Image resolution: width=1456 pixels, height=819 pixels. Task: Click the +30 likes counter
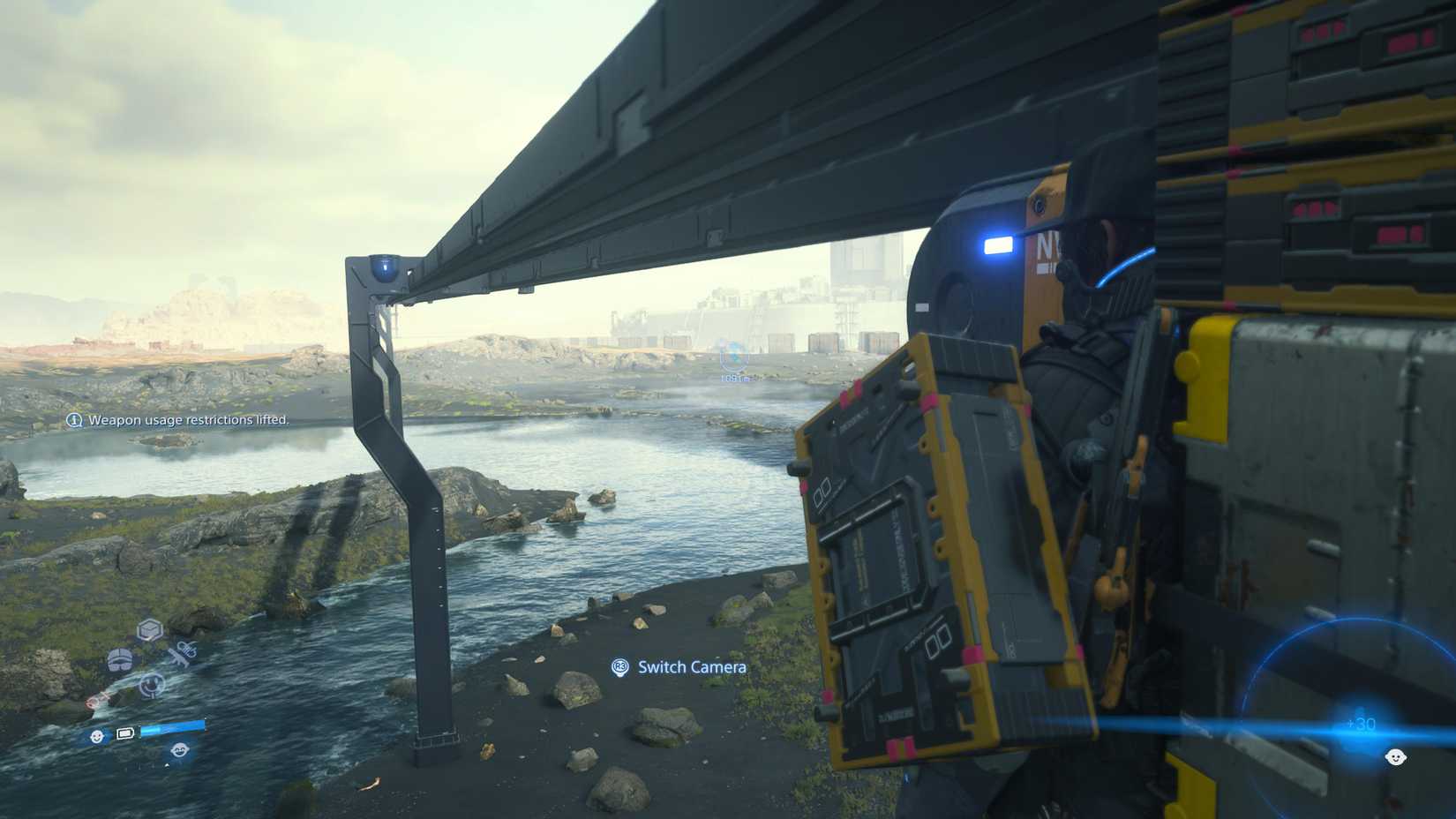[x=1362, y=725]
